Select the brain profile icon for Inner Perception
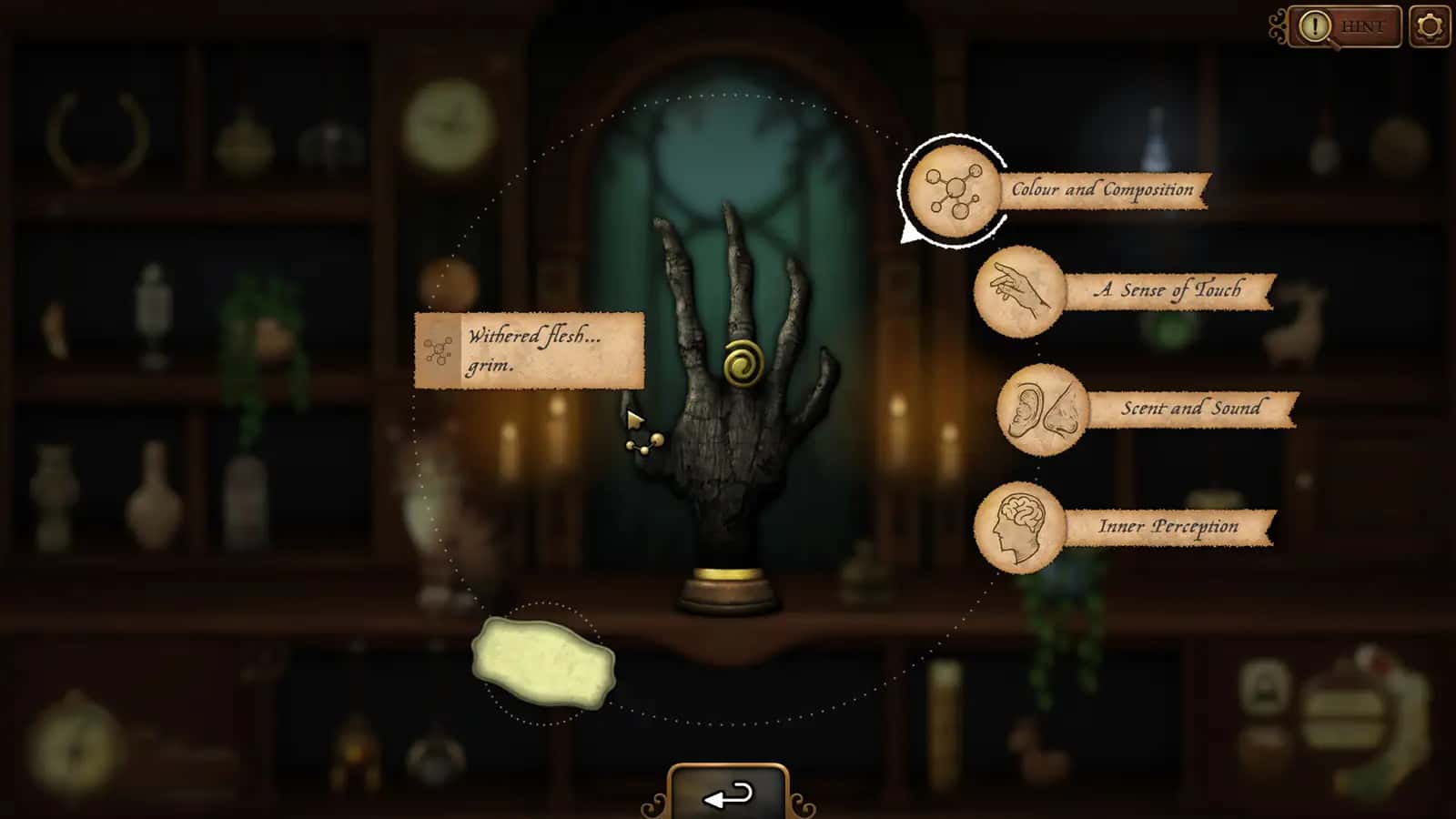This screenshot has height=819, width=1456. [1021, 526]
